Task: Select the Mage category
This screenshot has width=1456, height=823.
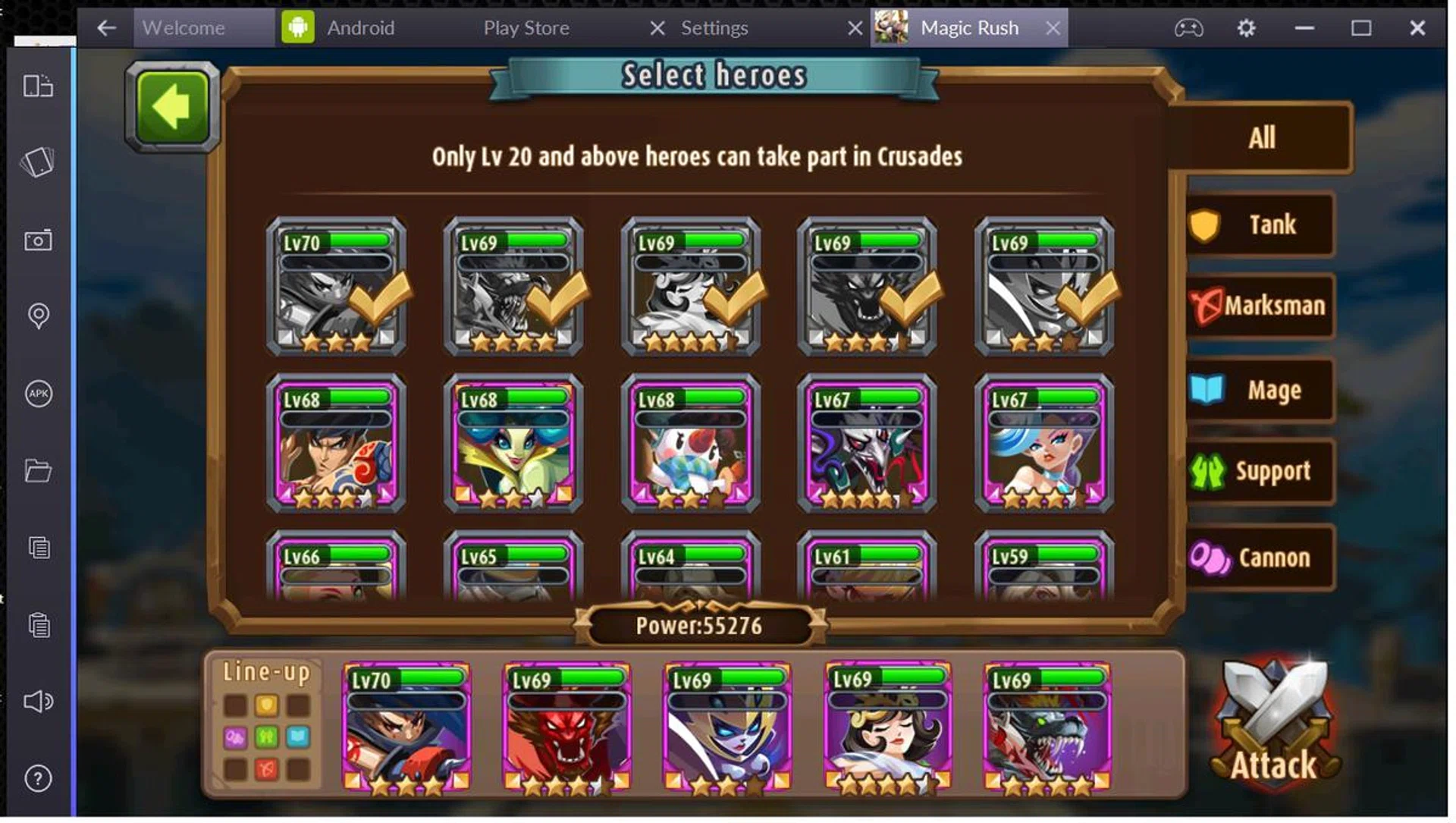Action: (1260, 391)
